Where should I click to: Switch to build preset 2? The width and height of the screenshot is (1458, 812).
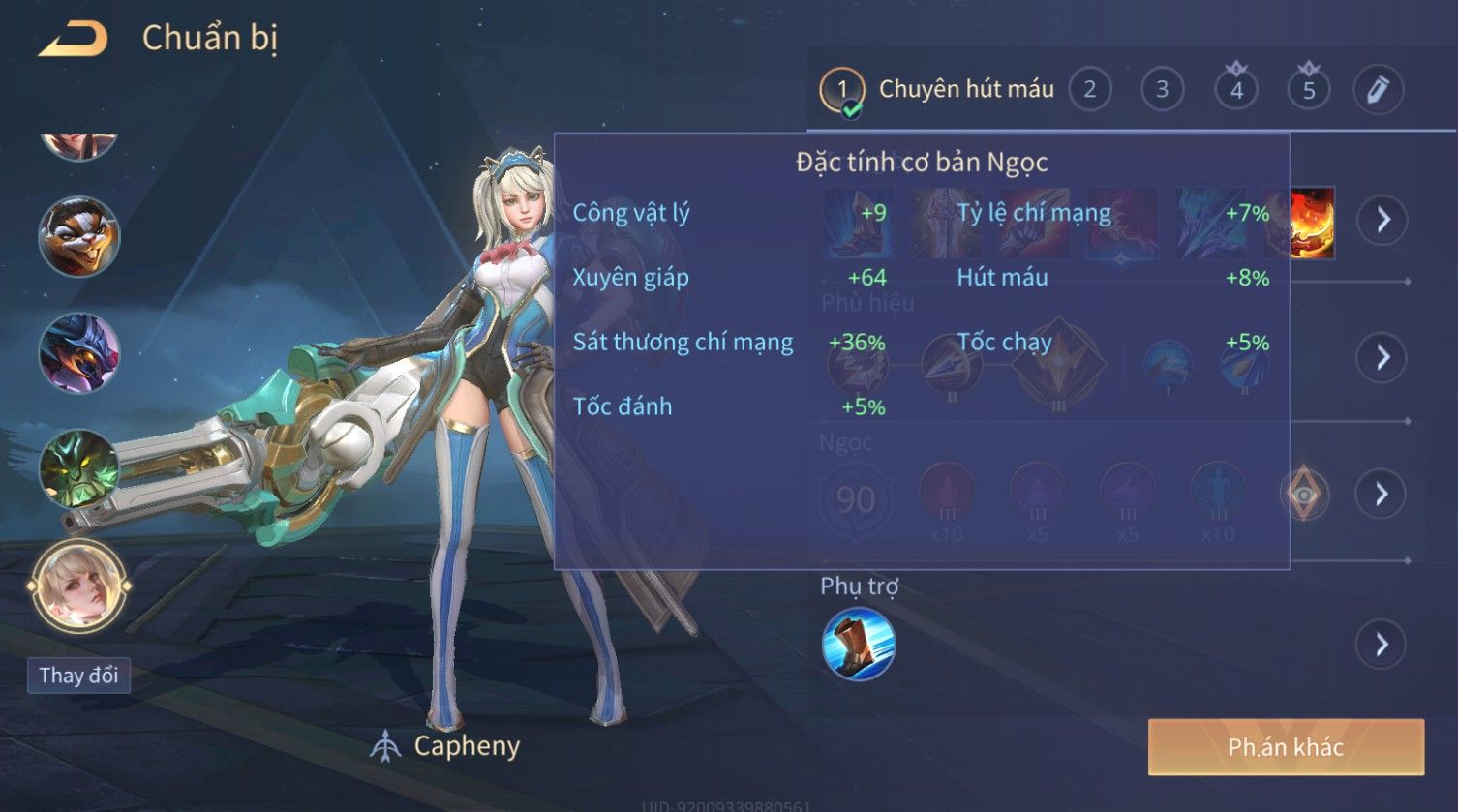pos(1089,90)
